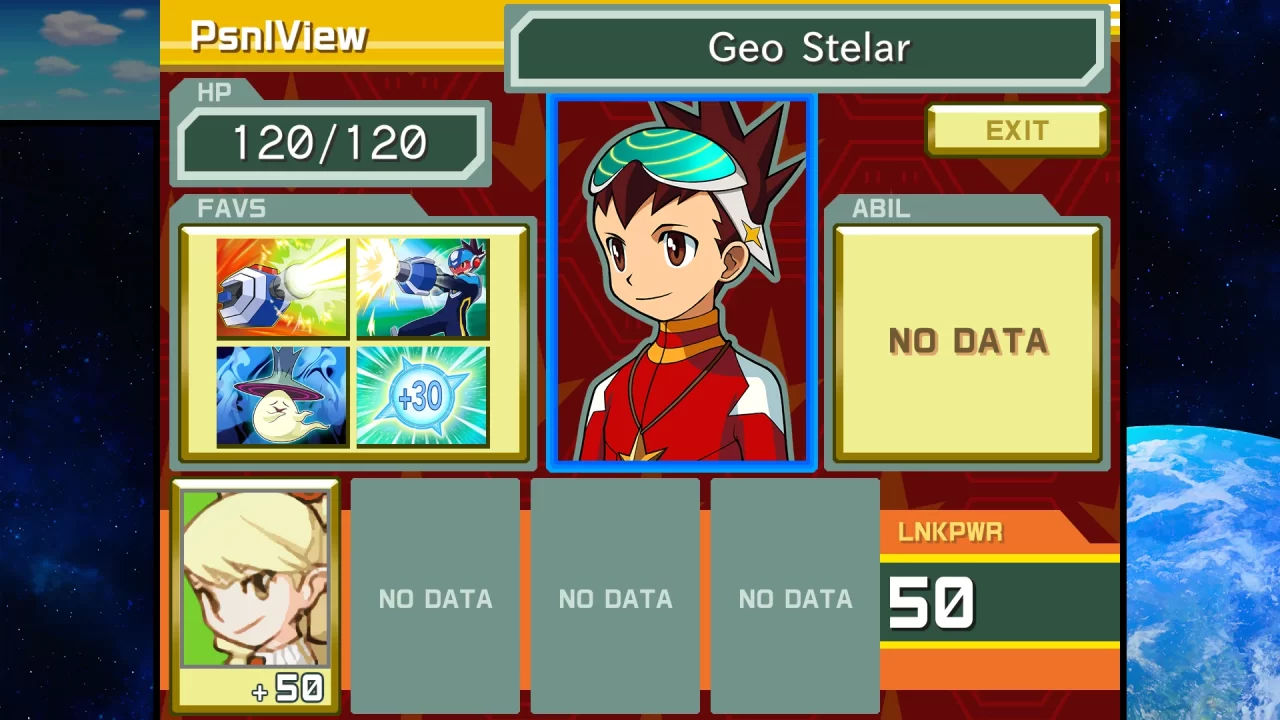The image size is (1280, 720).
Task: Click the third NO DATA brother slot
Action: coord(795,598)
